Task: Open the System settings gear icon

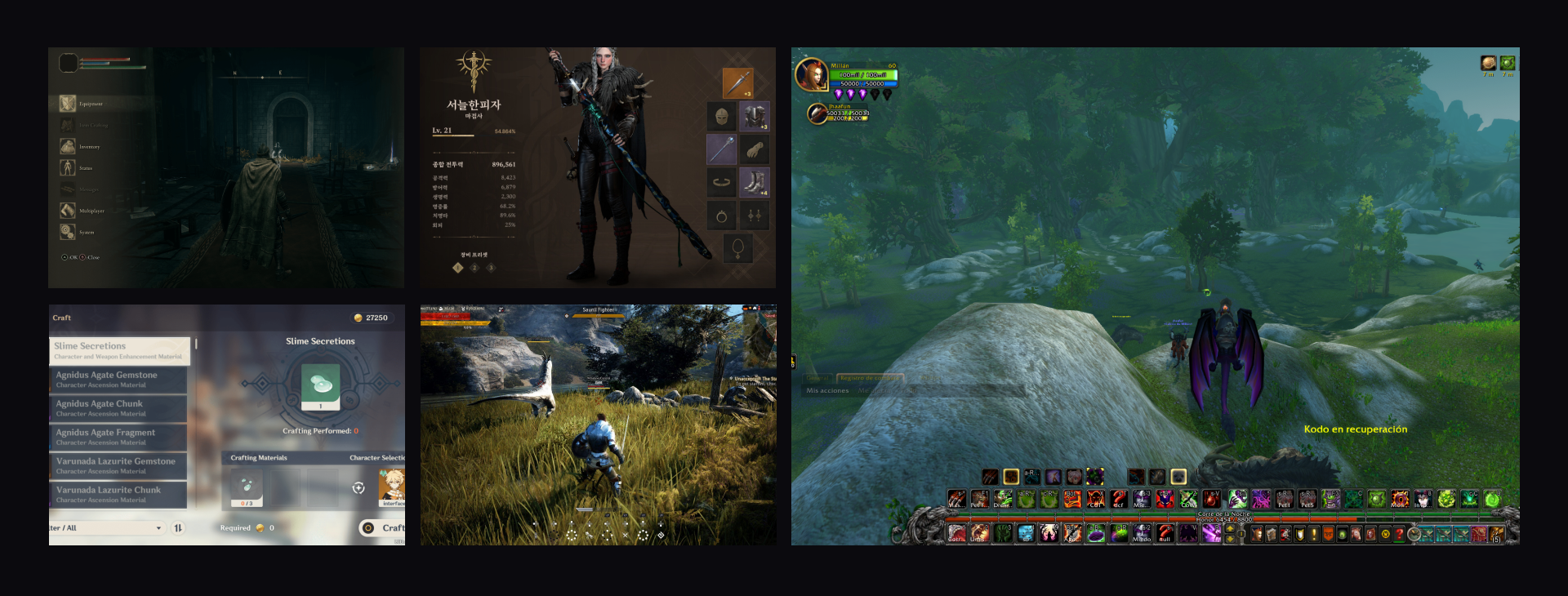Action: tap(67, 232)
